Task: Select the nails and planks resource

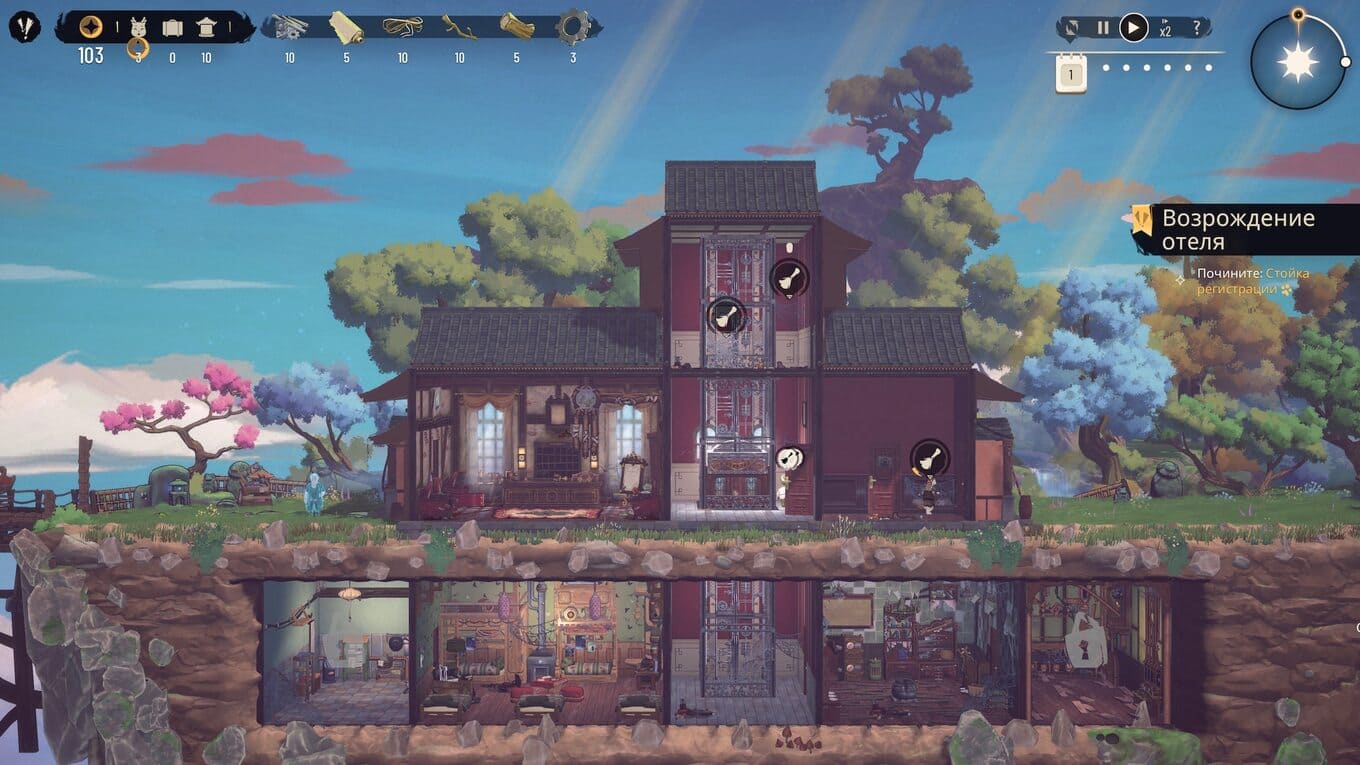Action: (x=289, y=27)
